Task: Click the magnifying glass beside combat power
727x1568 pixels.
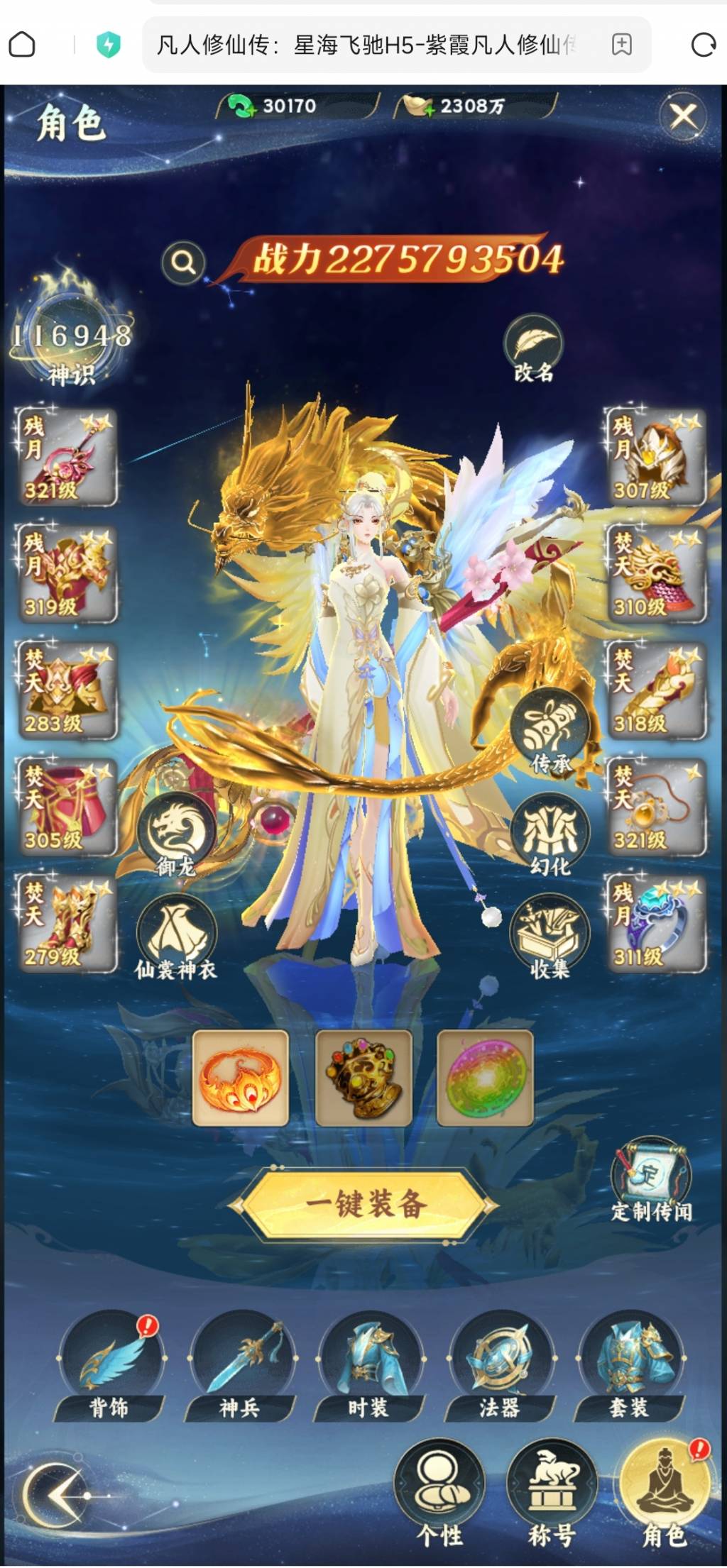Action: pyautogui.click(x=183, y=263)
